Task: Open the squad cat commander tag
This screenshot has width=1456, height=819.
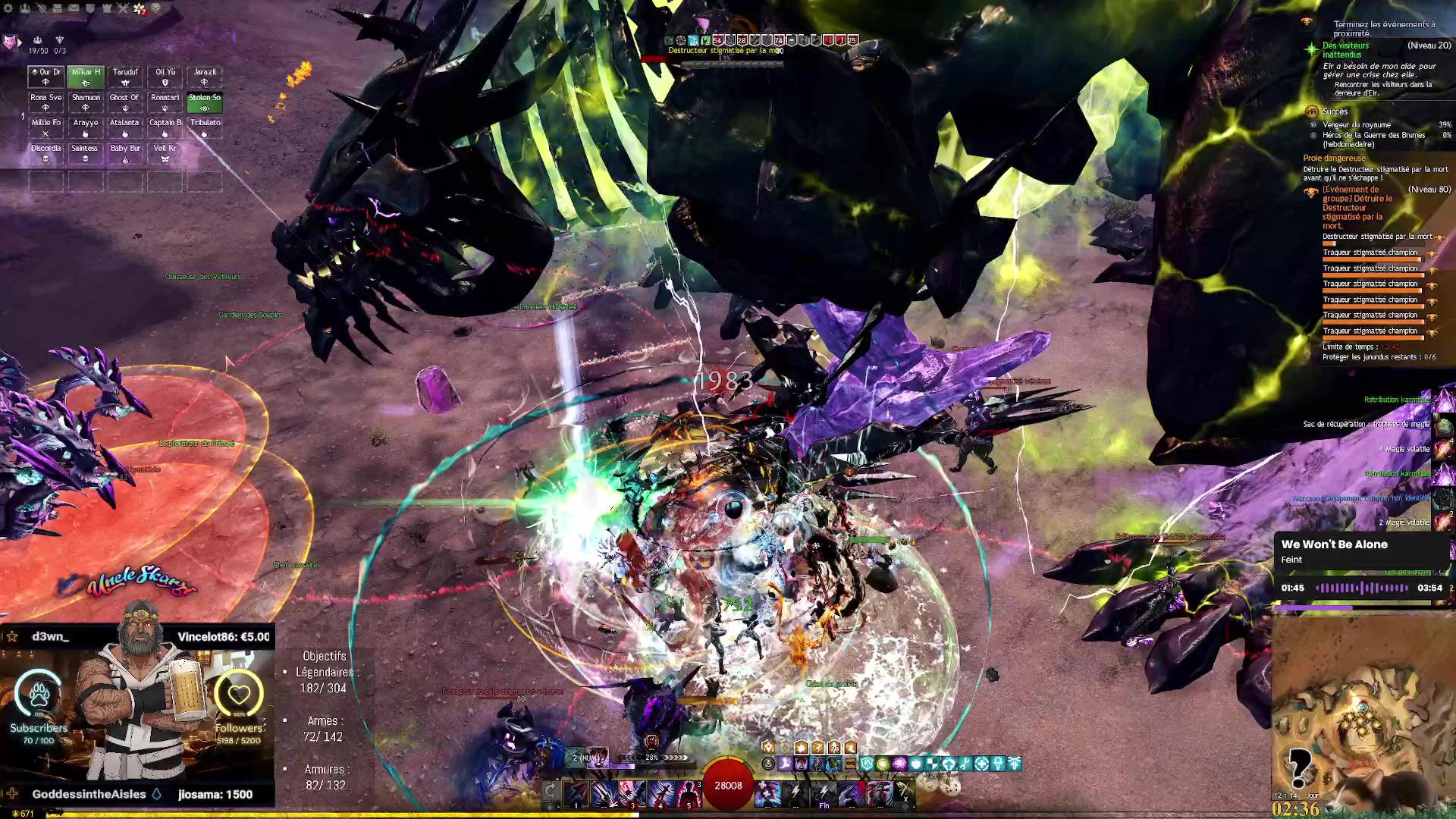Action: click(11, 42)
